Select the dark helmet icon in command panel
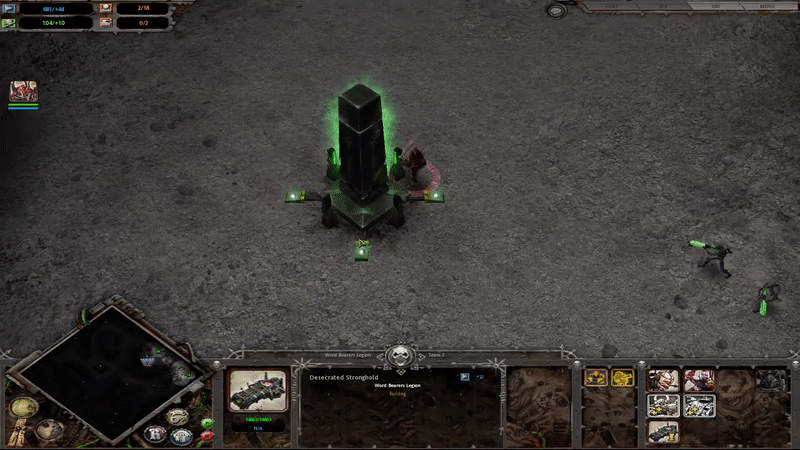The image size is (800, 450). pos(770,380)
